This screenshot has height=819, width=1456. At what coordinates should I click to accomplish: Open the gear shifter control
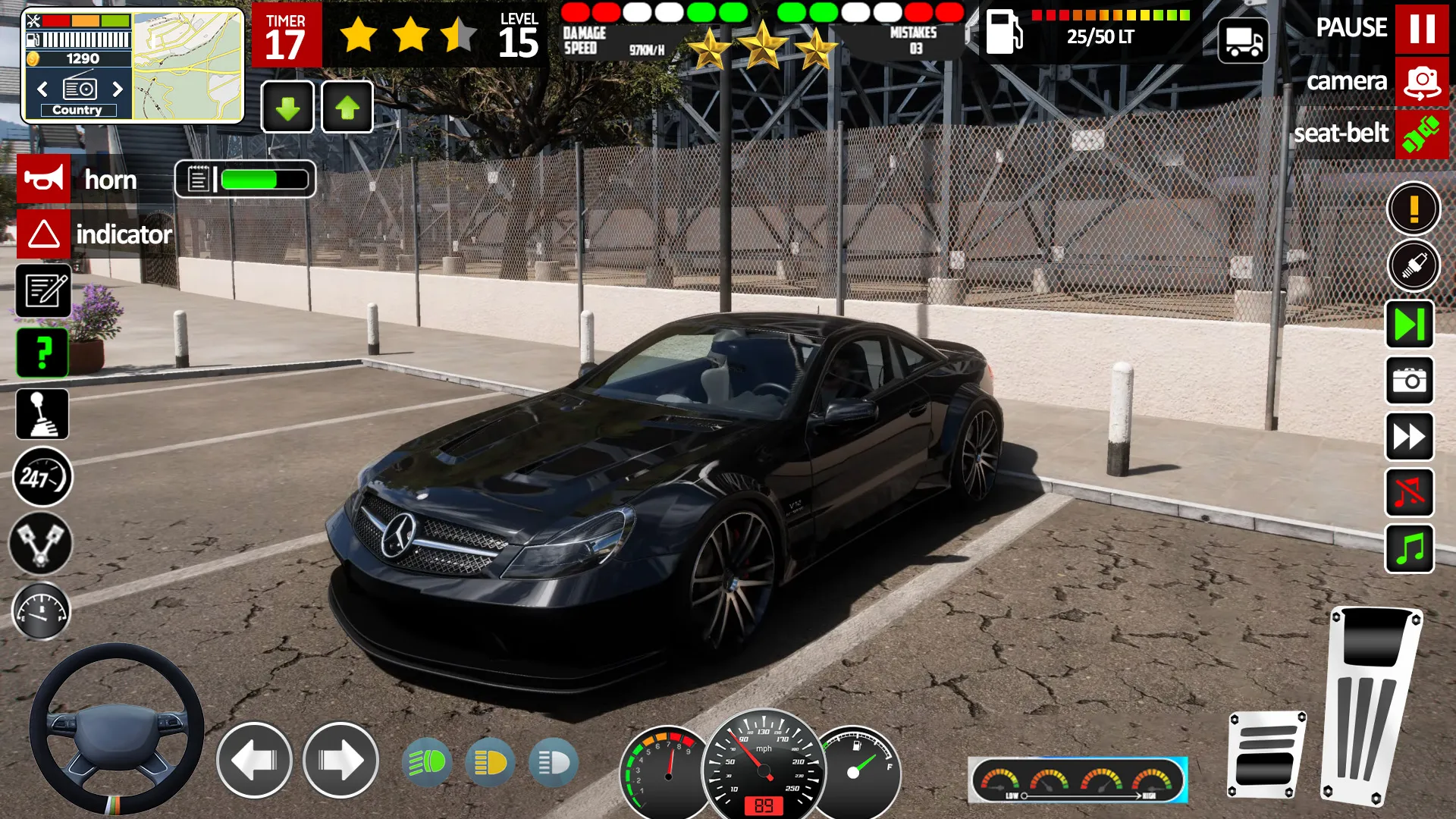click(42, 414)
